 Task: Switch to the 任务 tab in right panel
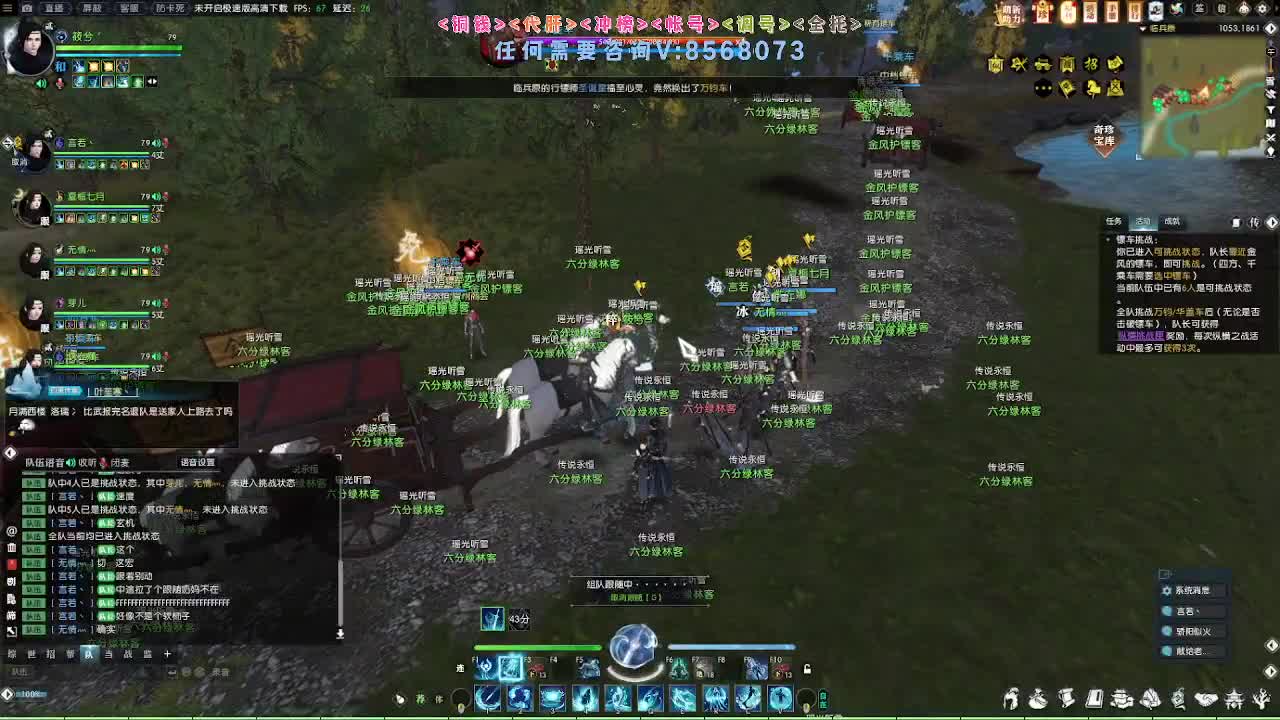pyautogui.click(x=1112, y=222)
